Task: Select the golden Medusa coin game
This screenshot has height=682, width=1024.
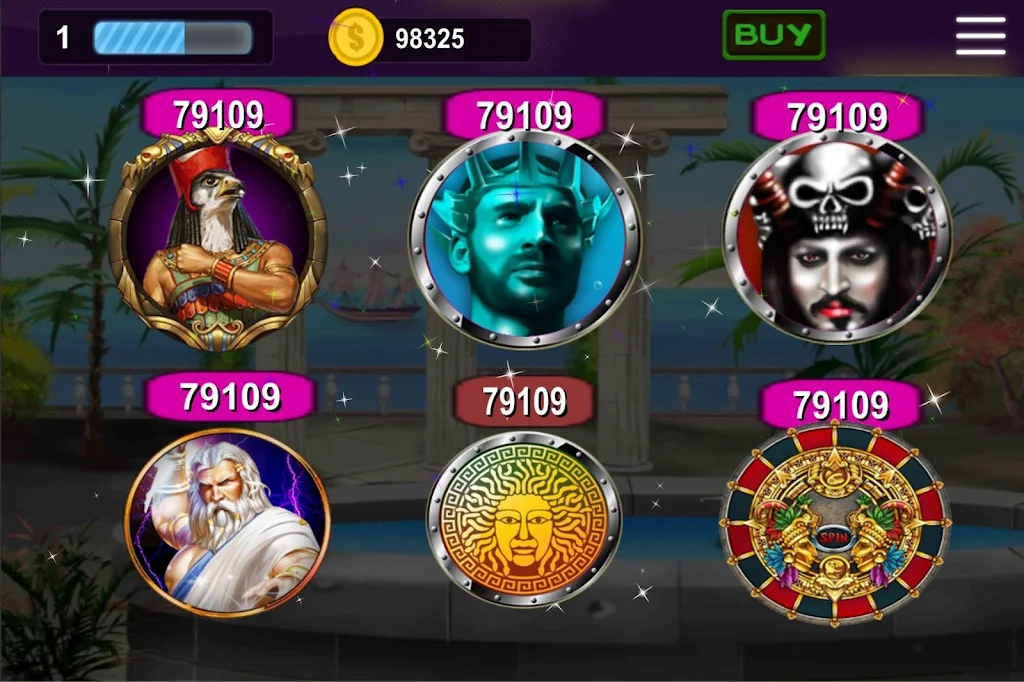Action: 524,519
